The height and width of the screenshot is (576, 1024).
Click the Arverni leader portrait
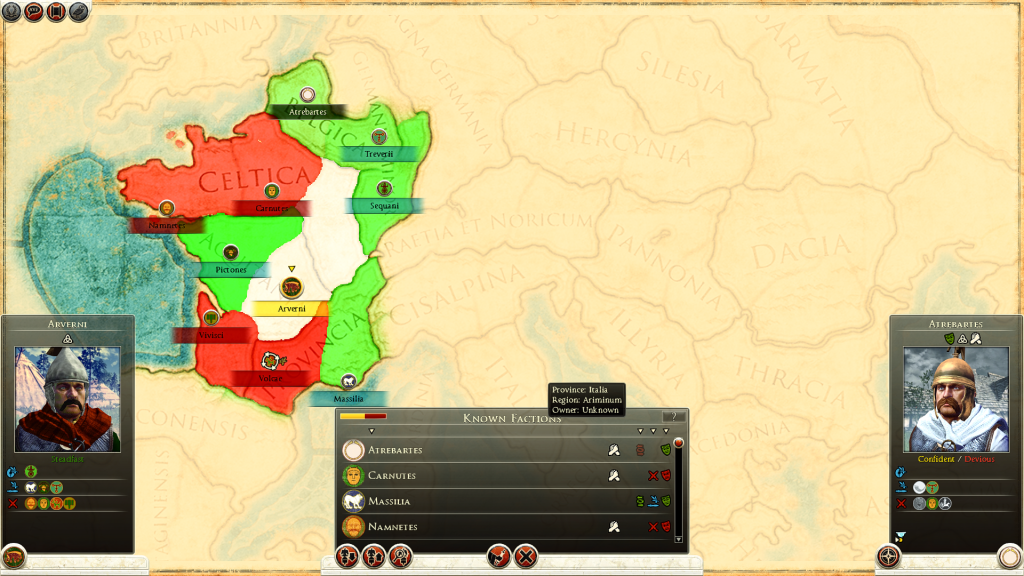tap(67, 399)
